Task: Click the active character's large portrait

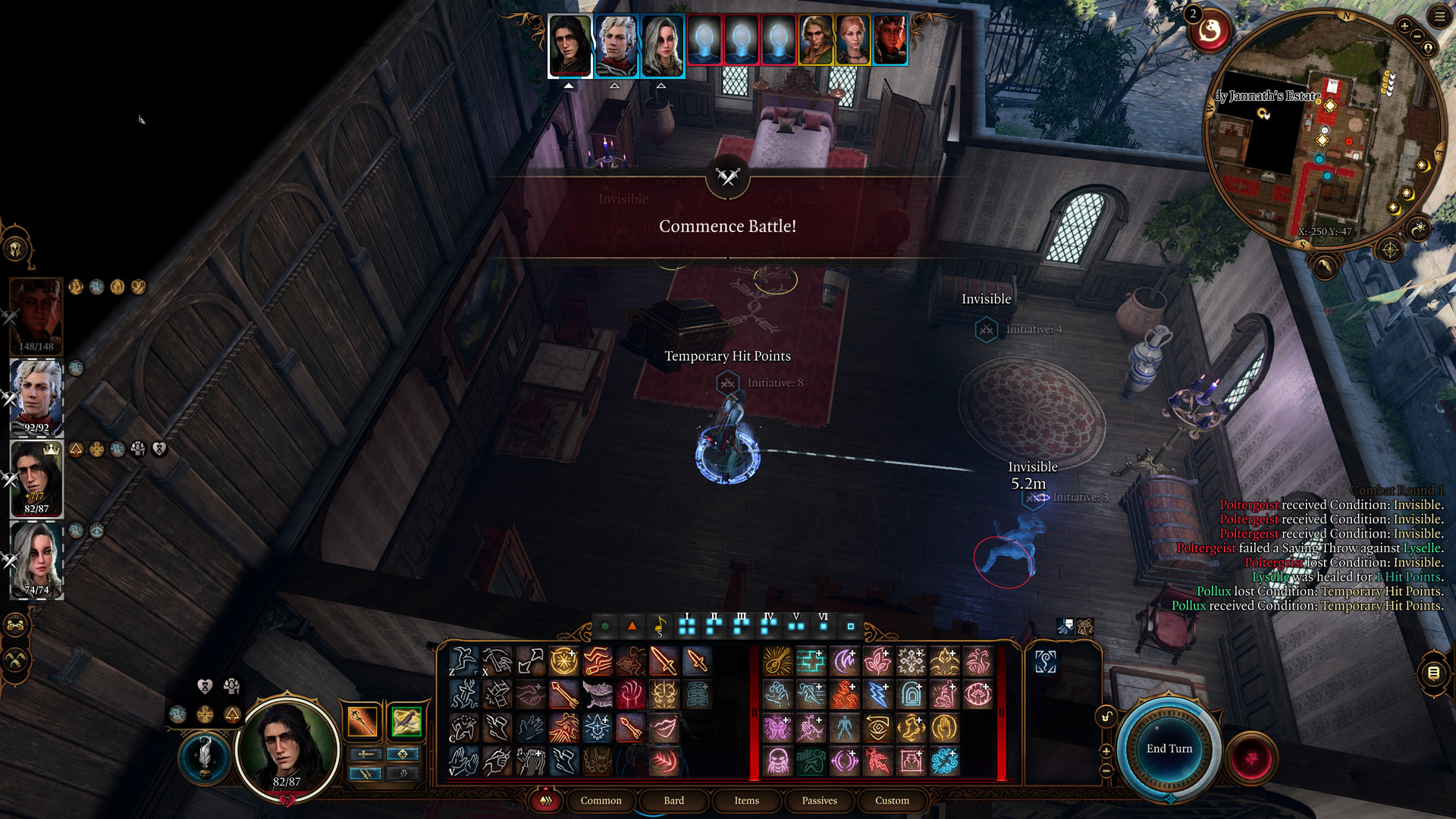Action: pos(287,747)
